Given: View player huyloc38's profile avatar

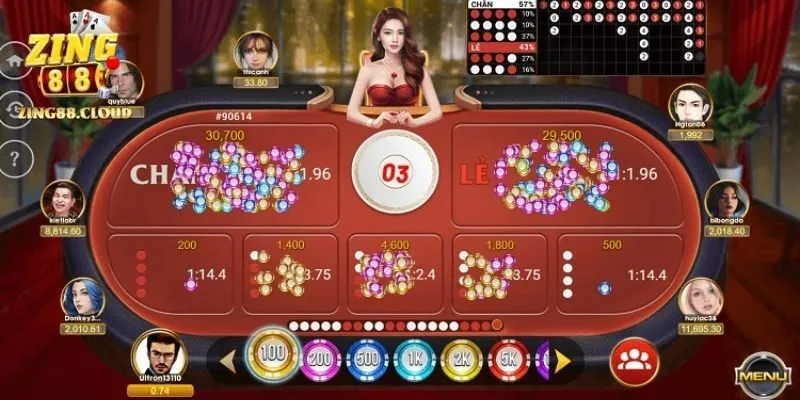Looking at the screenshot, I should (700, 300).
